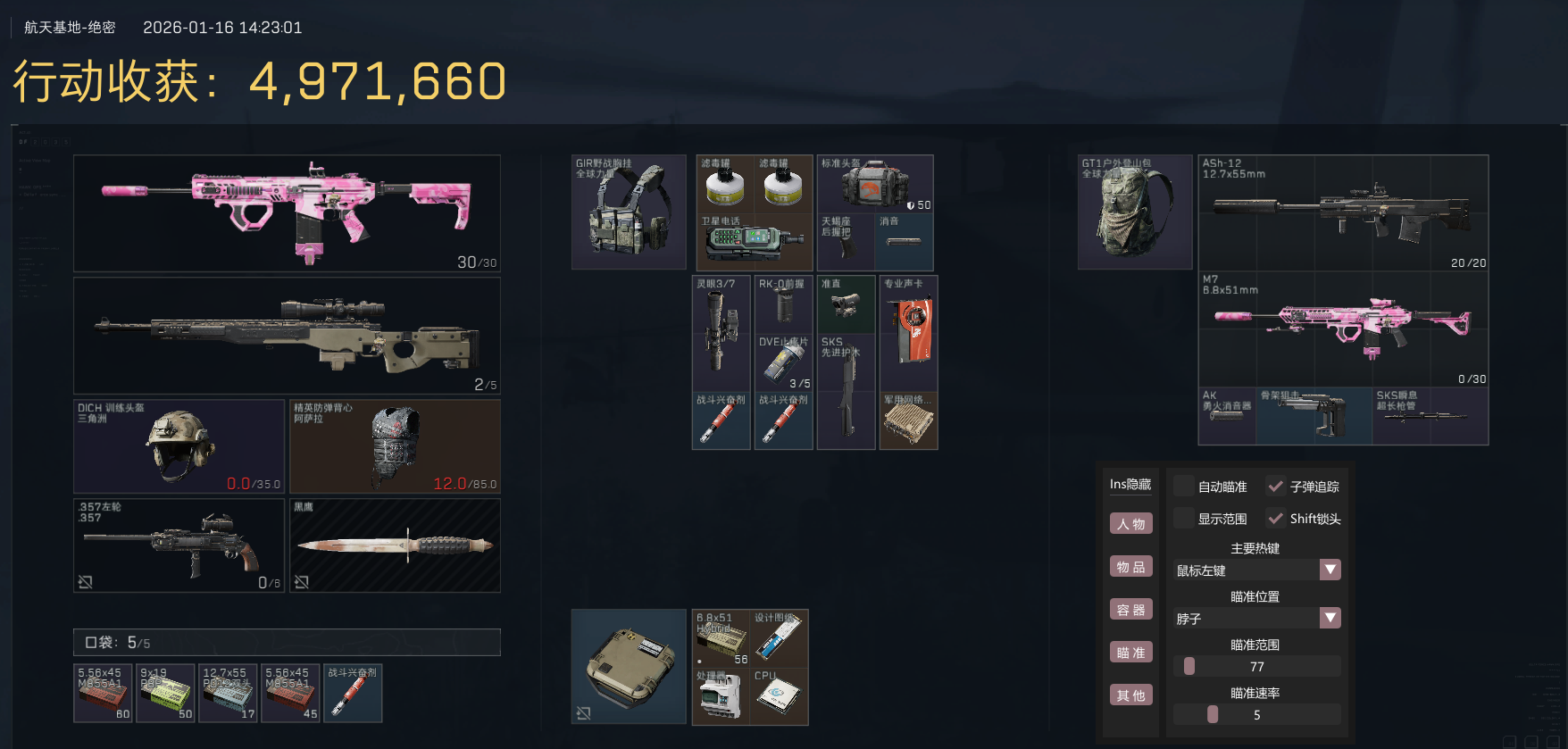Select the 卫星电话 satellite phone item
The width and height of the screenshot is (1568, 749).
click(x=753, y=241)
